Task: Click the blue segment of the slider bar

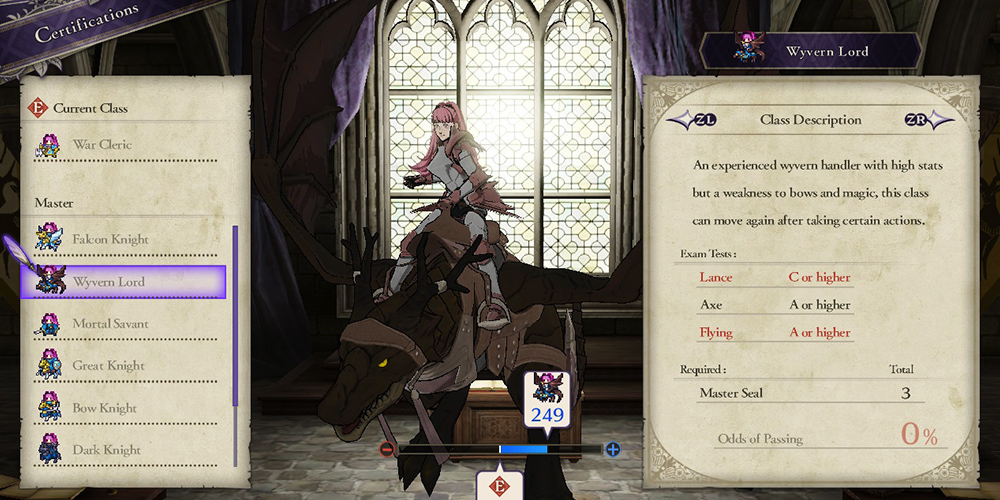Action: (523, 450)
